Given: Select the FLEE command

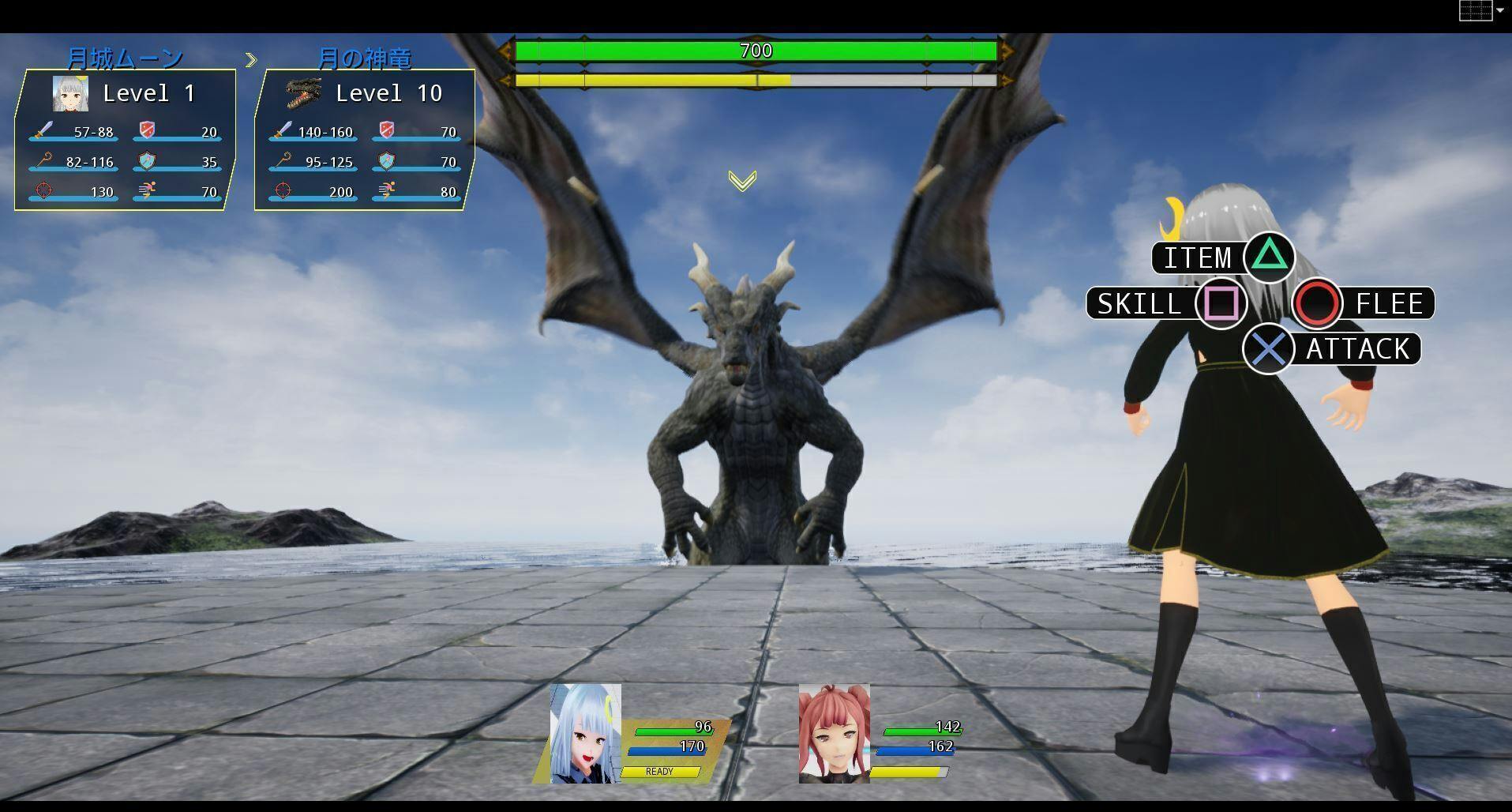Looking at the screenshot, I should coord(1364,304).
